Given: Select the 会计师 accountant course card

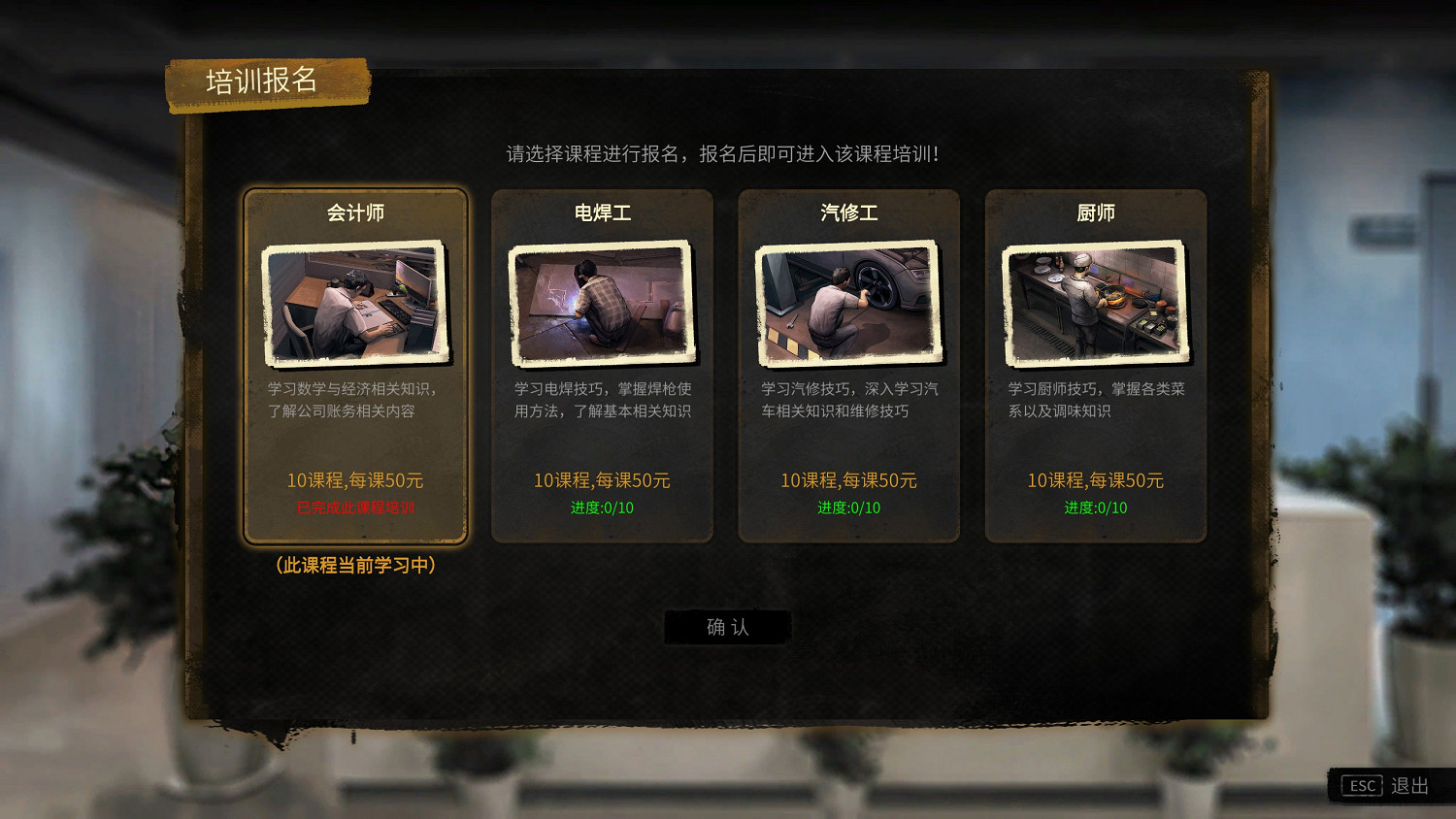Looking at the screenshot, I should (x=355, y=369).
